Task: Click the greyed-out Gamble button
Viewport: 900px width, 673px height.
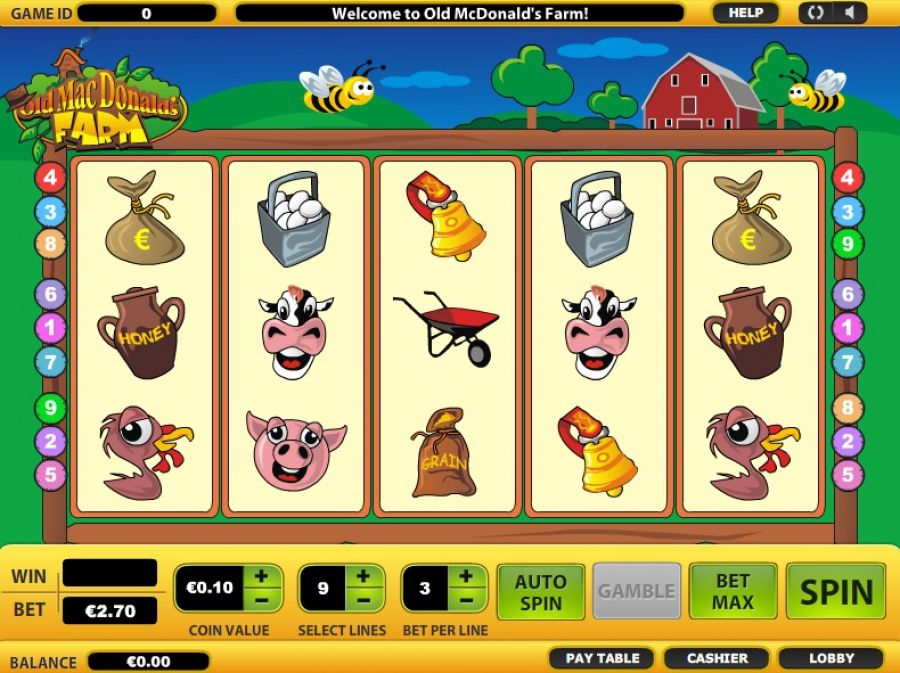Action: click(636, 591)
